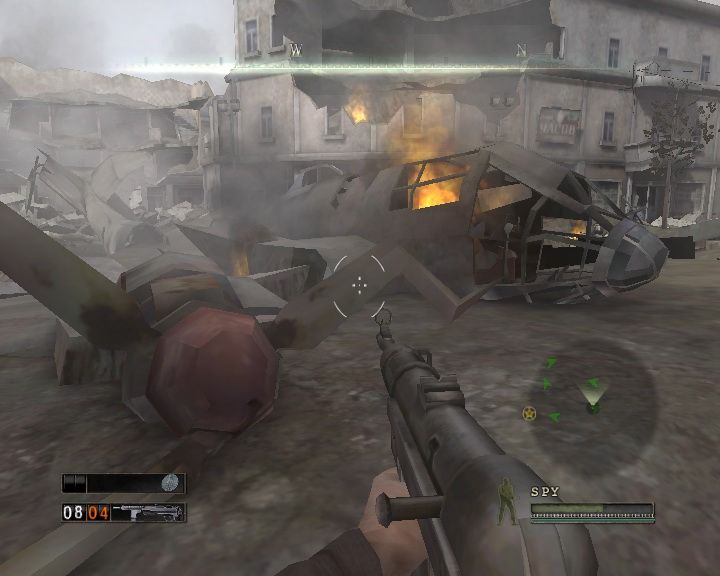Select the gold star objective marker
Viewport: 720px width, 576px height.
[x=529, y=413]
